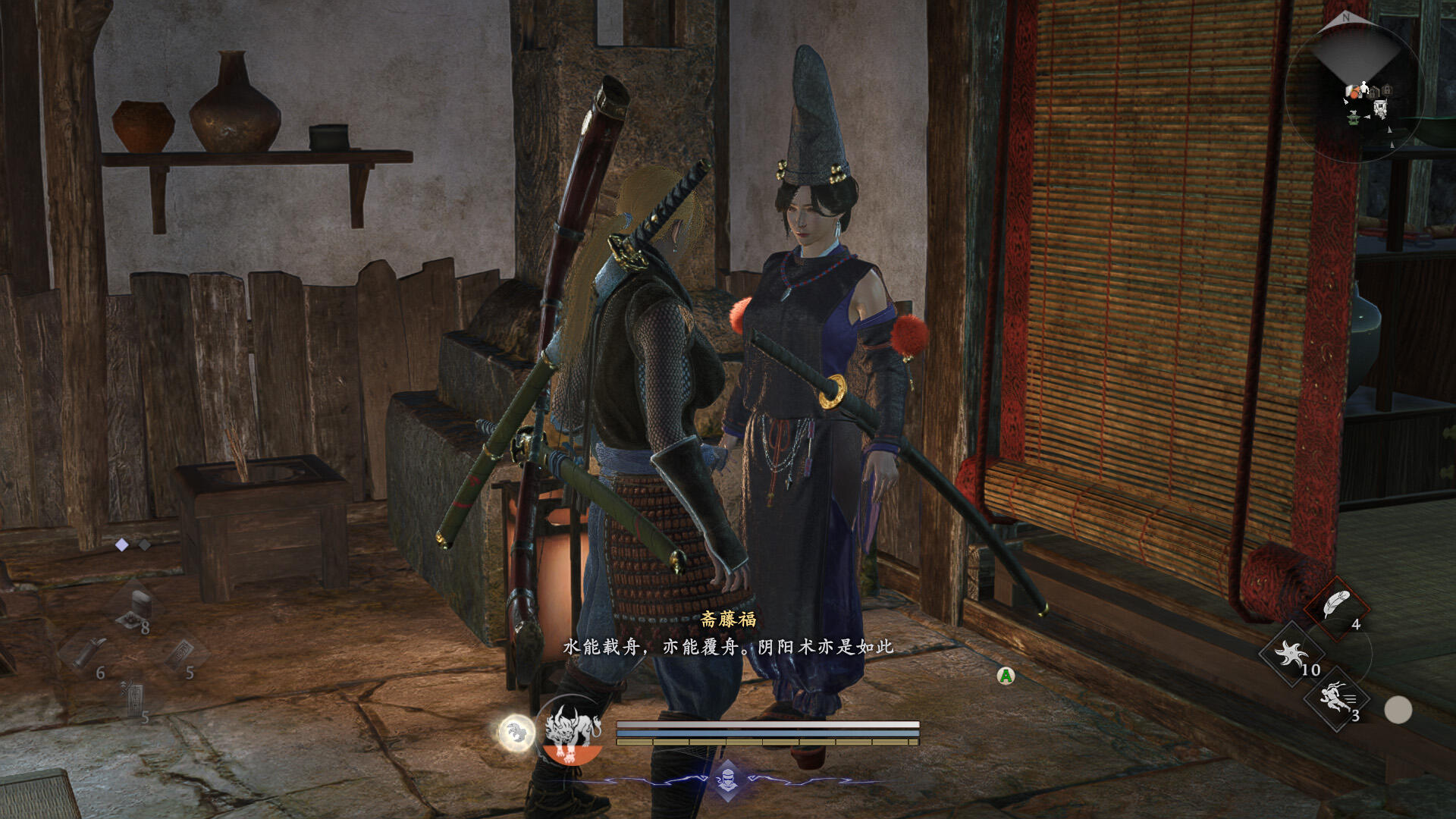Activate the running ninja skill slot
Image resolution: width=1456 pixels, height=819 pixels.
pos(1336,698)
